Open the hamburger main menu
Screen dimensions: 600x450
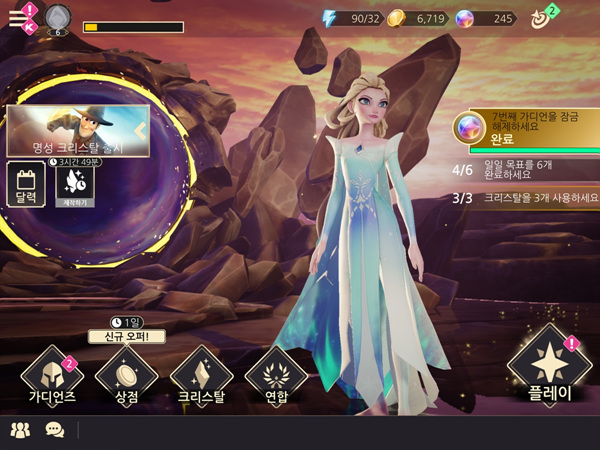click(19, 16)
